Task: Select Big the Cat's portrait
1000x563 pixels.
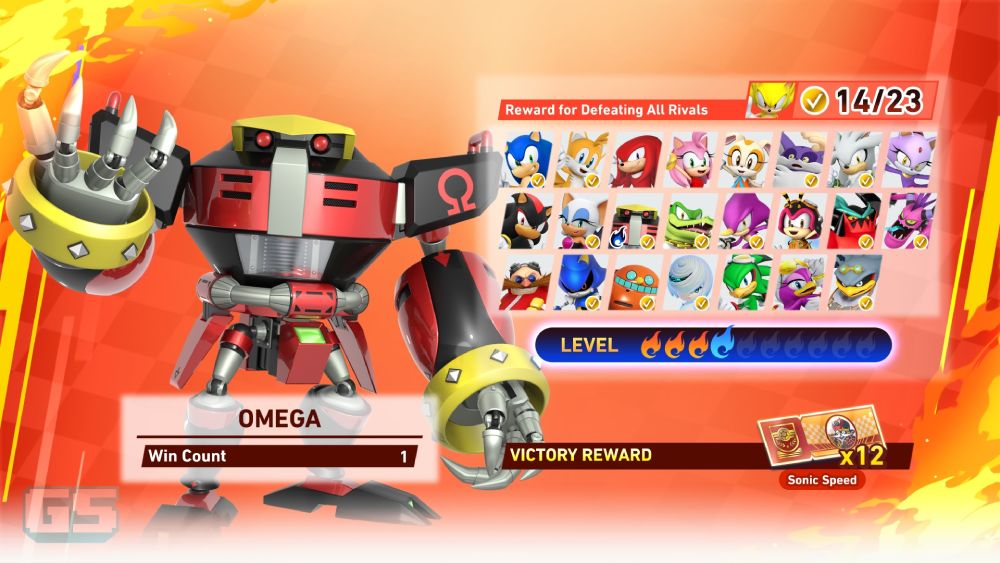Action: click(800, 160)
